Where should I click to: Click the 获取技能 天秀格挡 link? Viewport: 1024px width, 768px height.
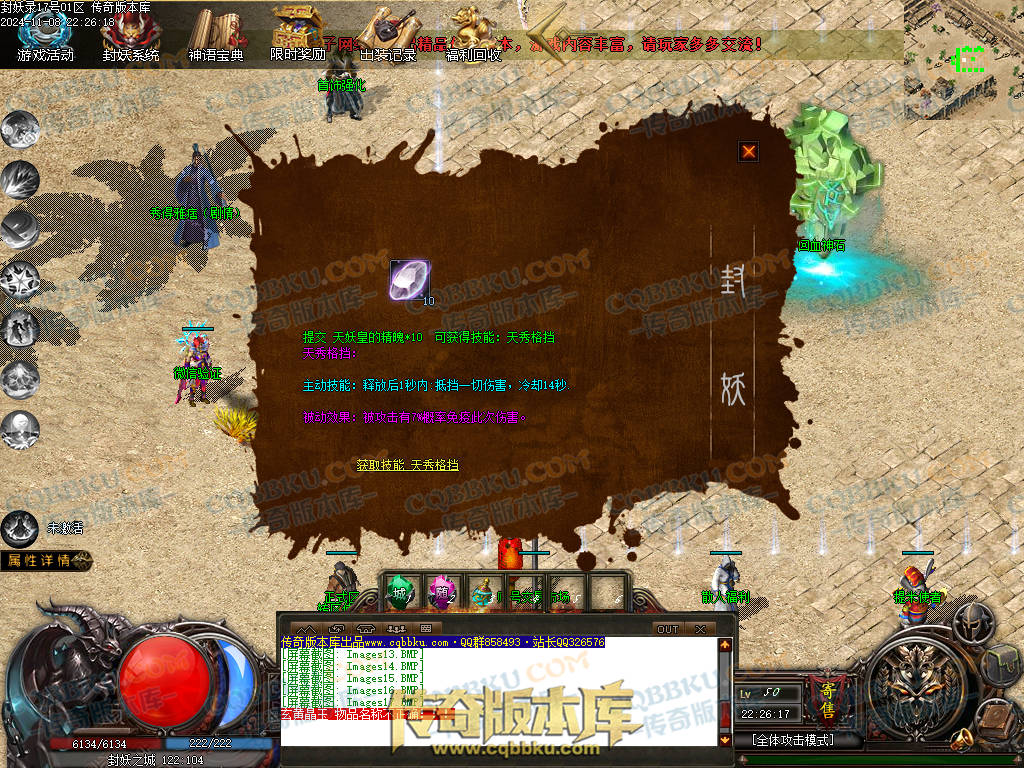click(407, 465)
